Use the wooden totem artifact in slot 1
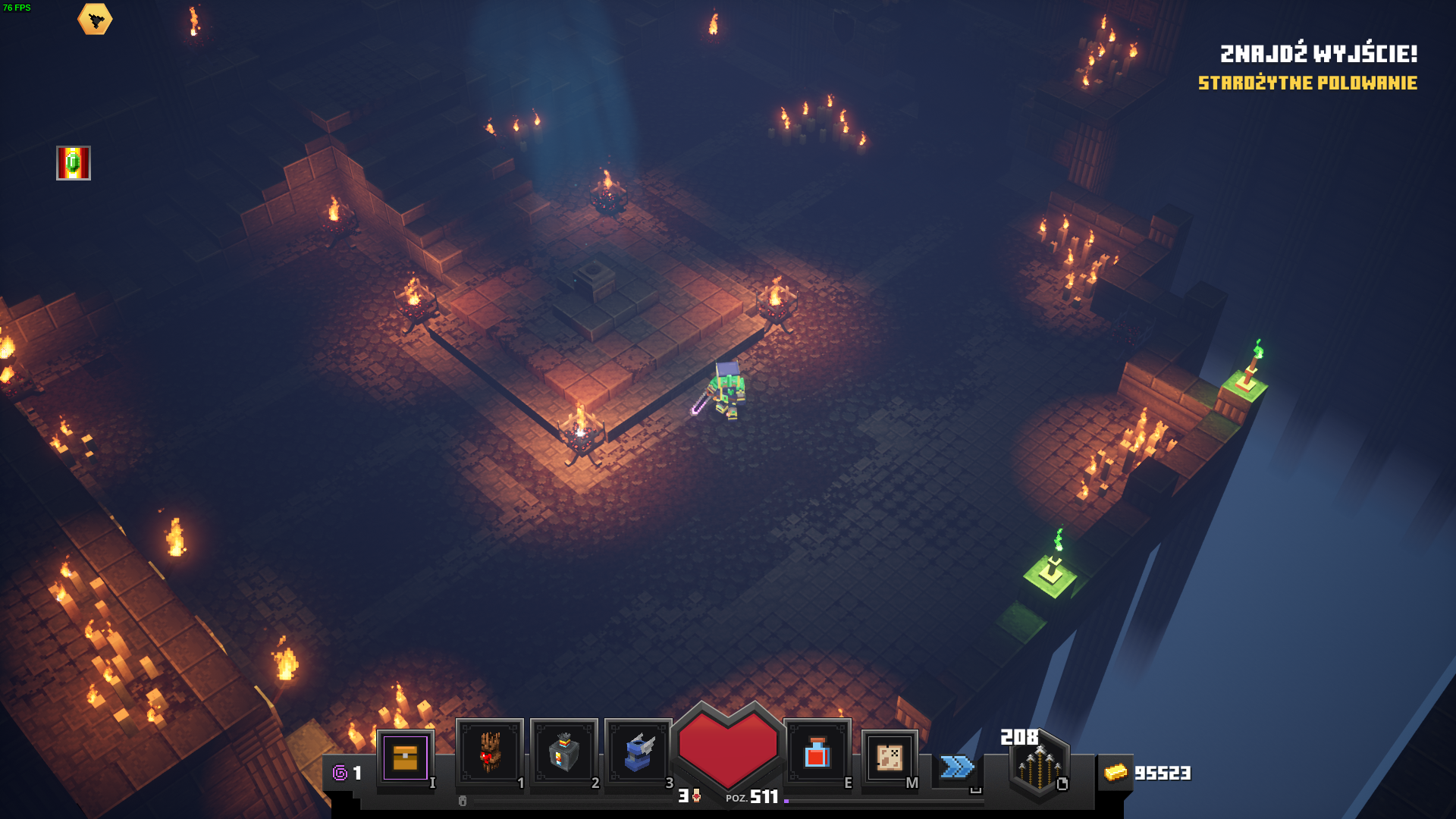 (x=489, y=752)
